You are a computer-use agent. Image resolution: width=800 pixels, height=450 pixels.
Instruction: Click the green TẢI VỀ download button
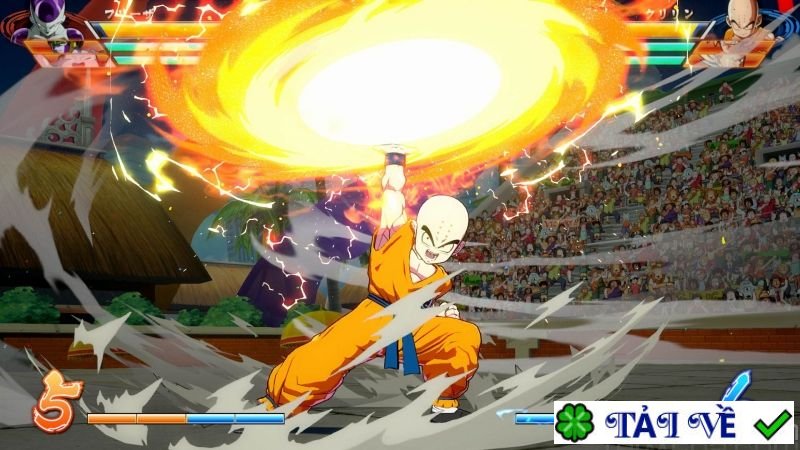pos(673,423)
